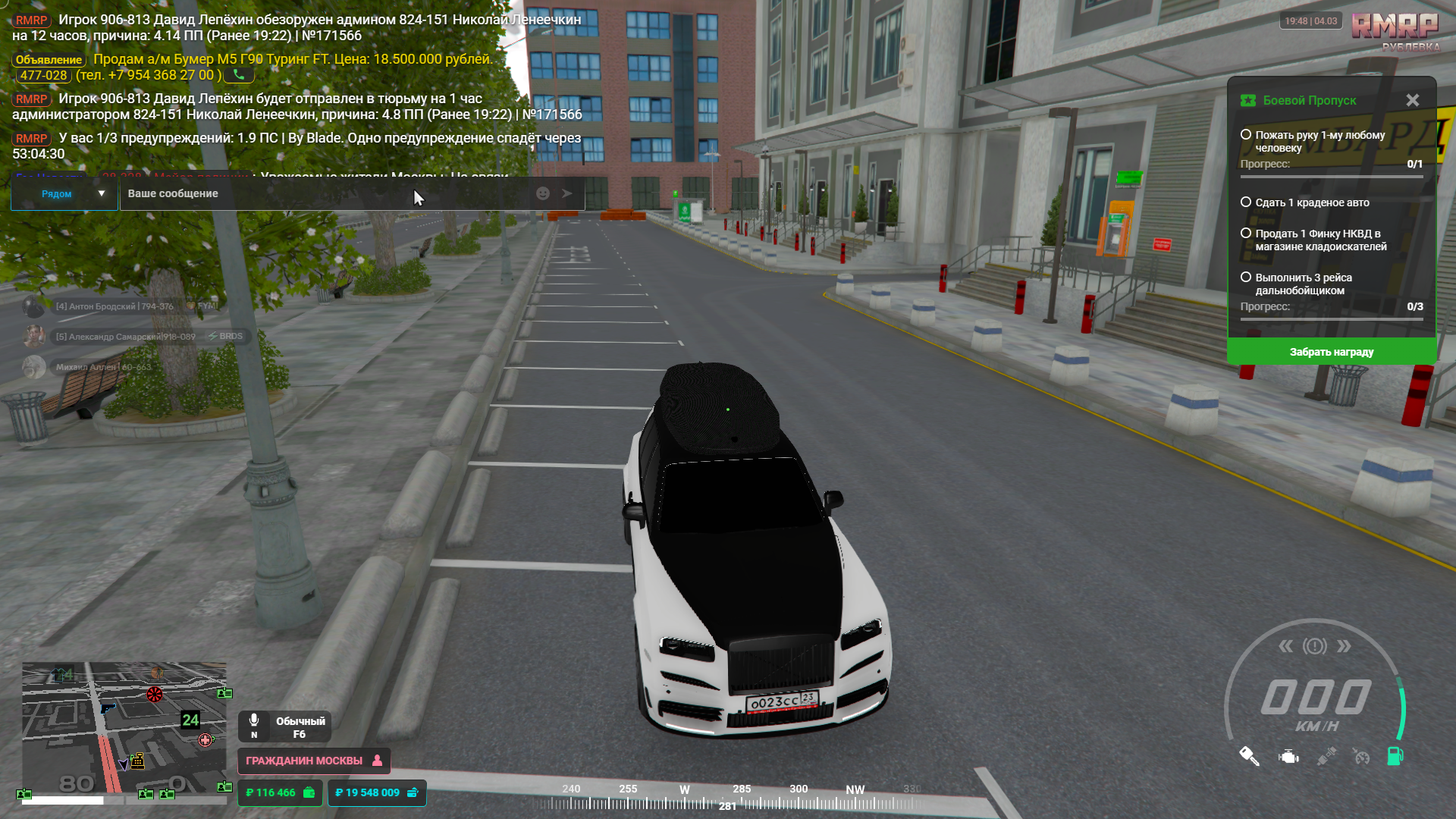This screenshot has height=819, width=1456.
Task: Open the bank balance 19 548 009
Action: pos(376,792)
